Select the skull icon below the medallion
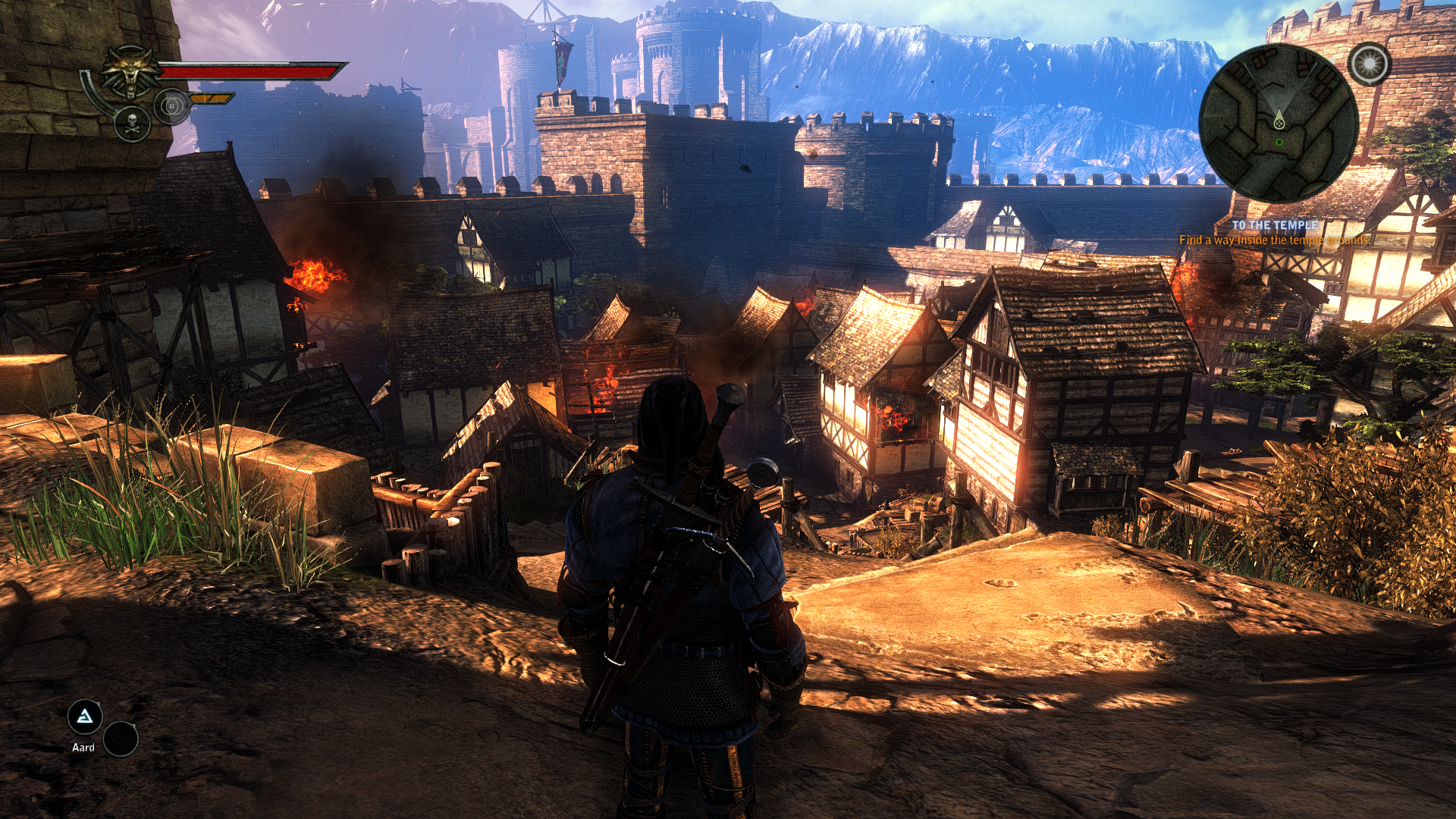 click(x=132, y=124)
